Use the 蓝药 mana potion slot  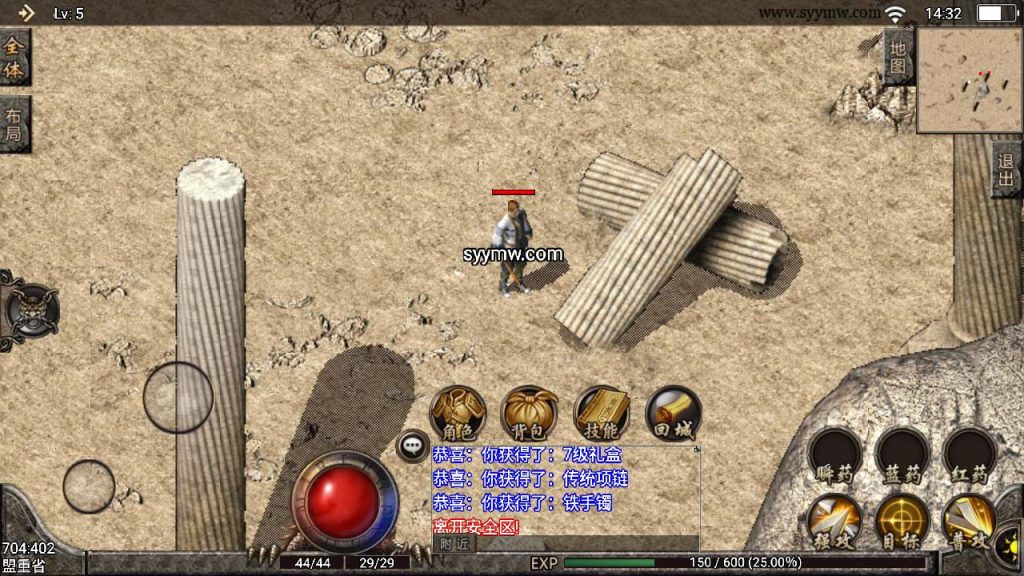click(x=902, y=457)
